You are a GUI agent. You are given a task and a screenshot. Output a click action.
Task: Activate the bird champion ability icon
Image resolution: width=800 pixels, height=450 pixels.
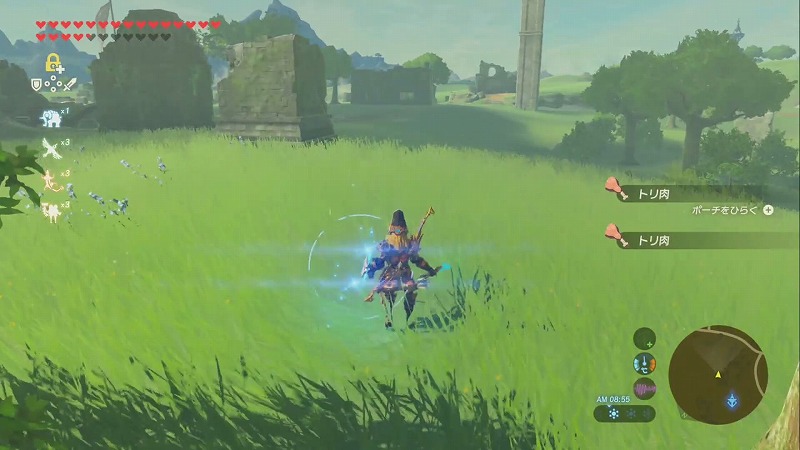(x=50, y=150)
